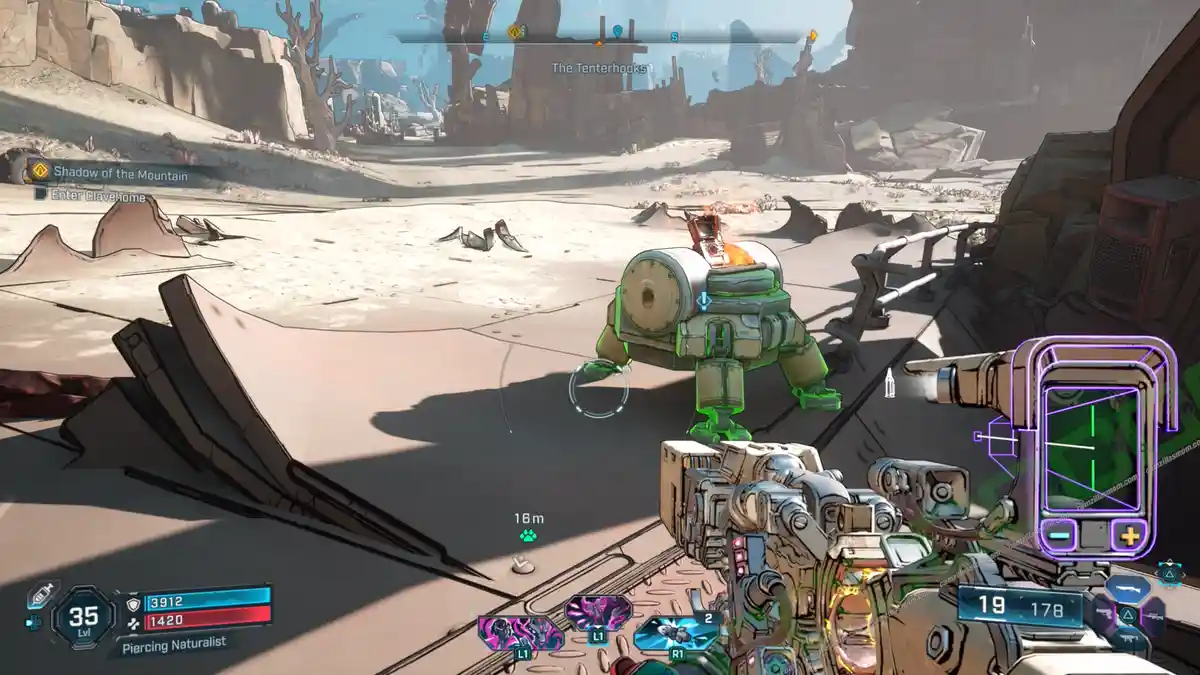Click the yellow quest marker on the compass

click(514, 32)
